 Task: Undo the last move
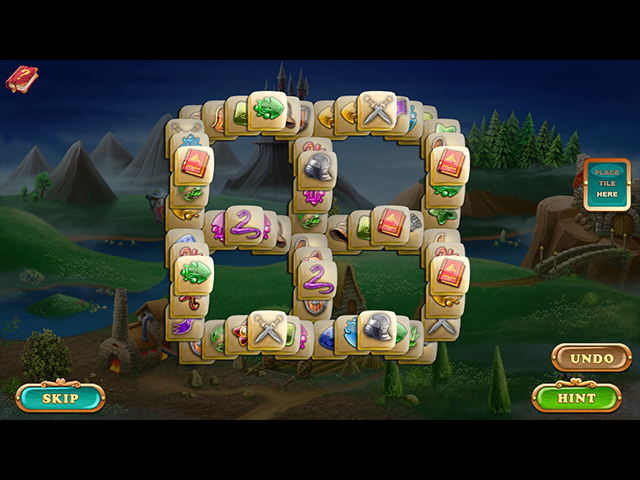click(x=591, y=358)
